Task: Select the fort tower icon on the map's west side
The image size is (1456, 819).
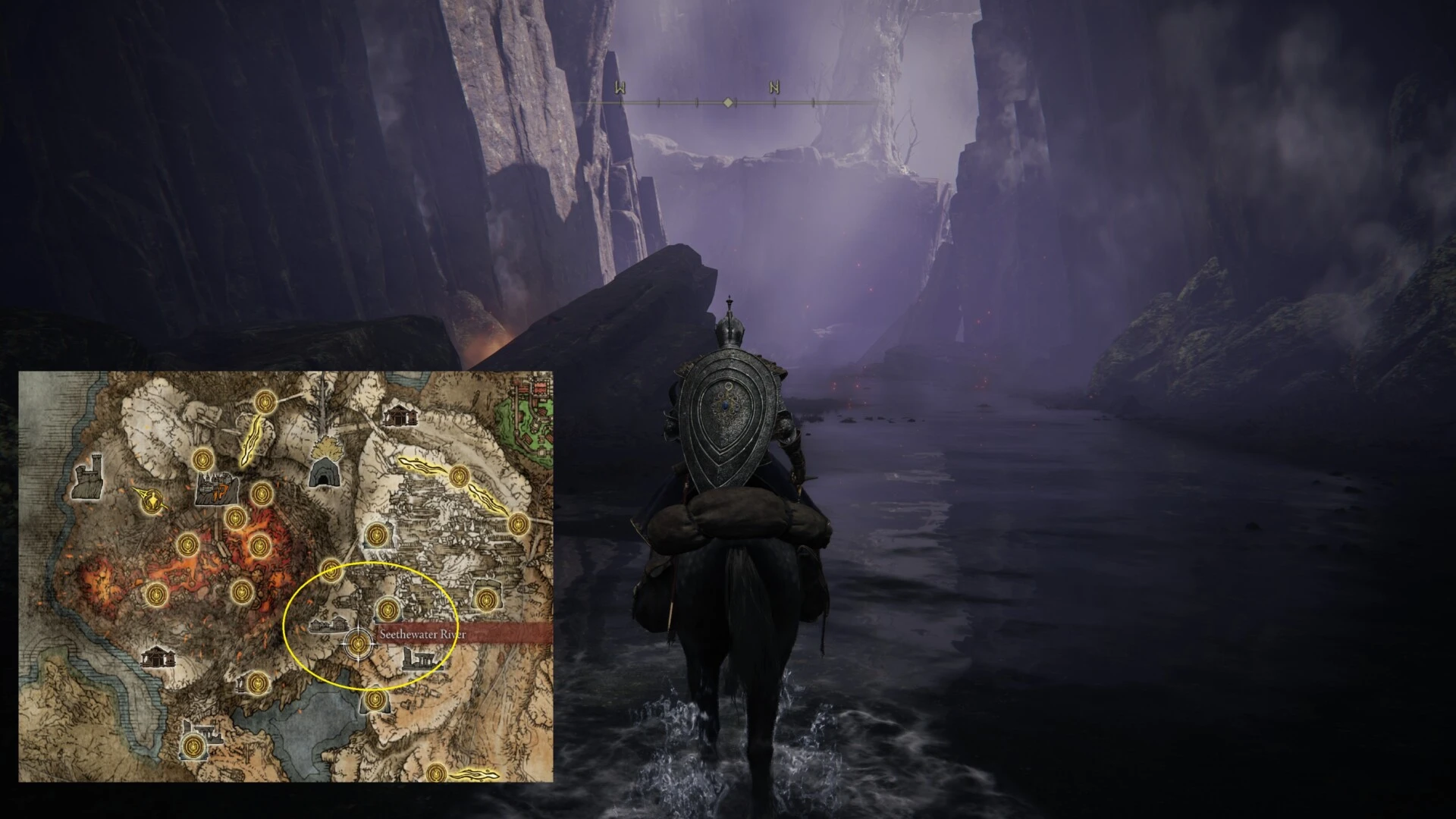Action: (x=87, y=478)
